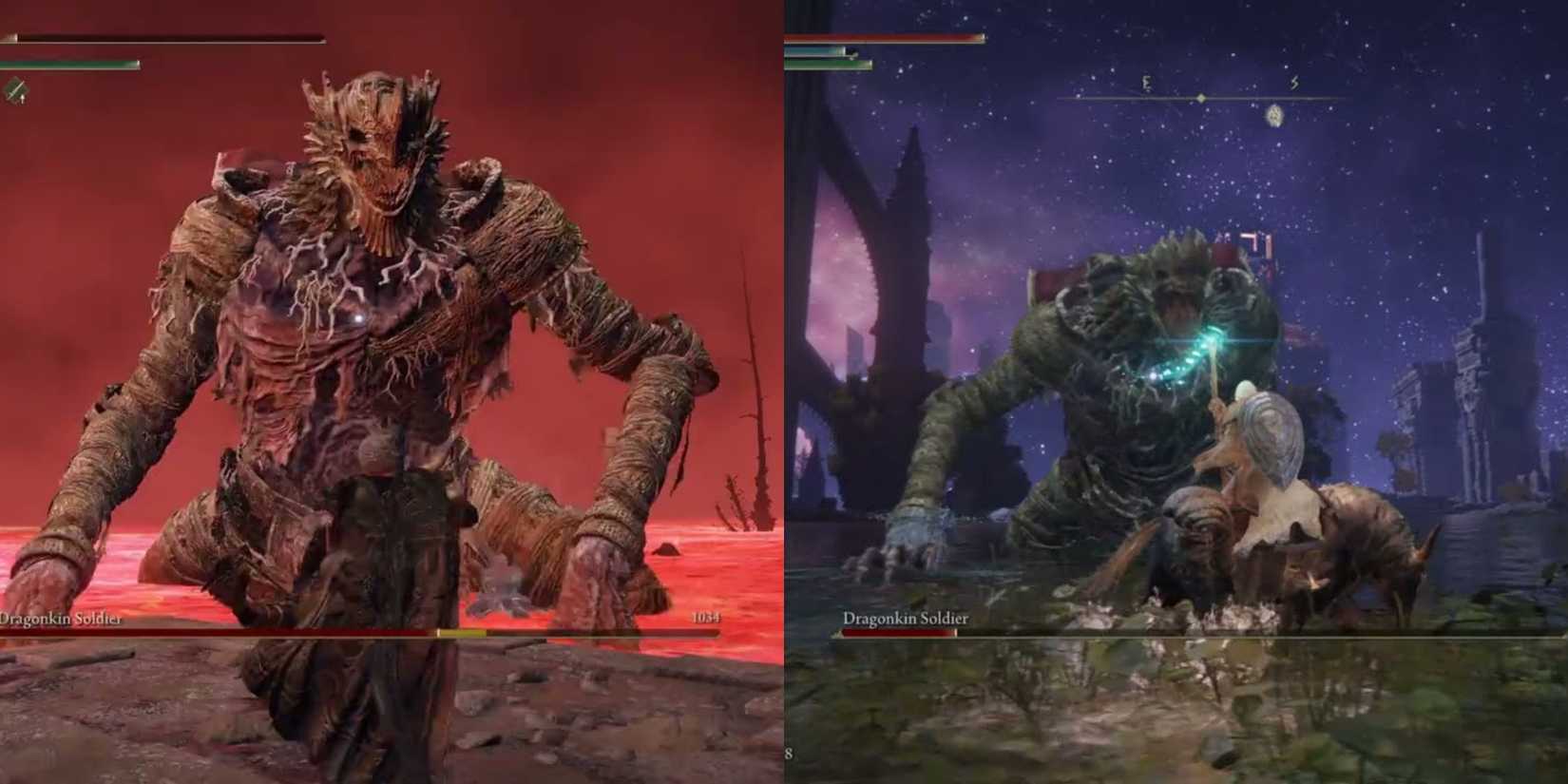Click the up arrow beside the item slot
This screenshot has width=1568, height=784.
click(x=23, y=97)
